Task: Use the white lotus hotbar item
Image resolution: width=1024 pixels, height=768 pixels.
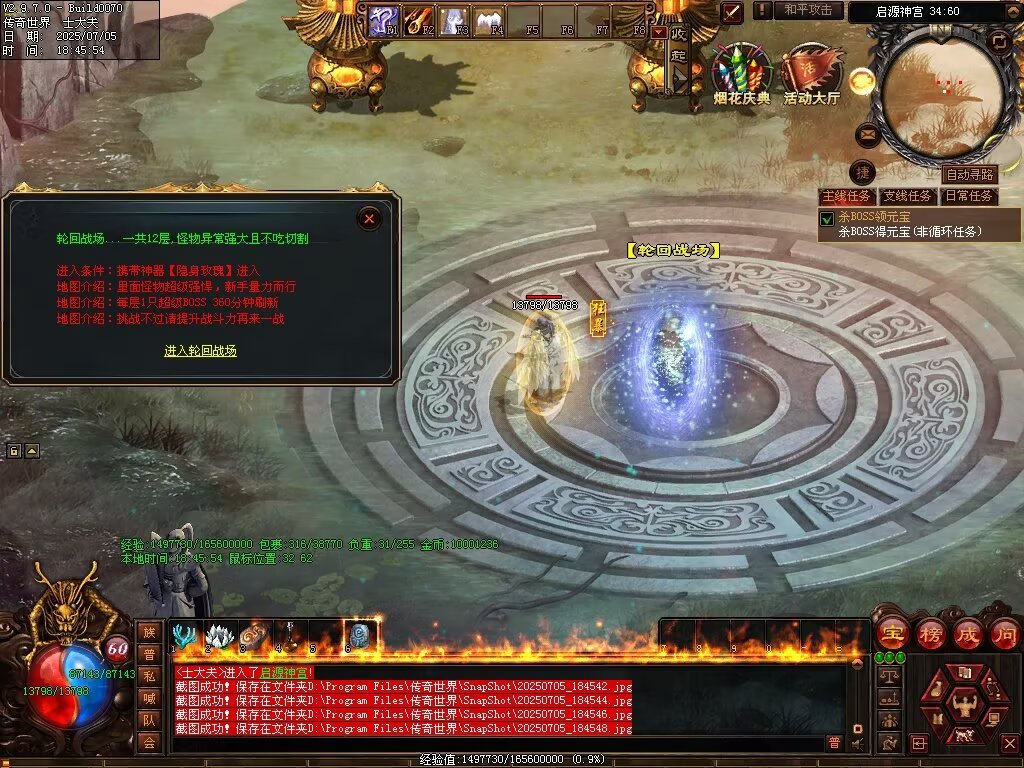Action: (x=219, y=635)
